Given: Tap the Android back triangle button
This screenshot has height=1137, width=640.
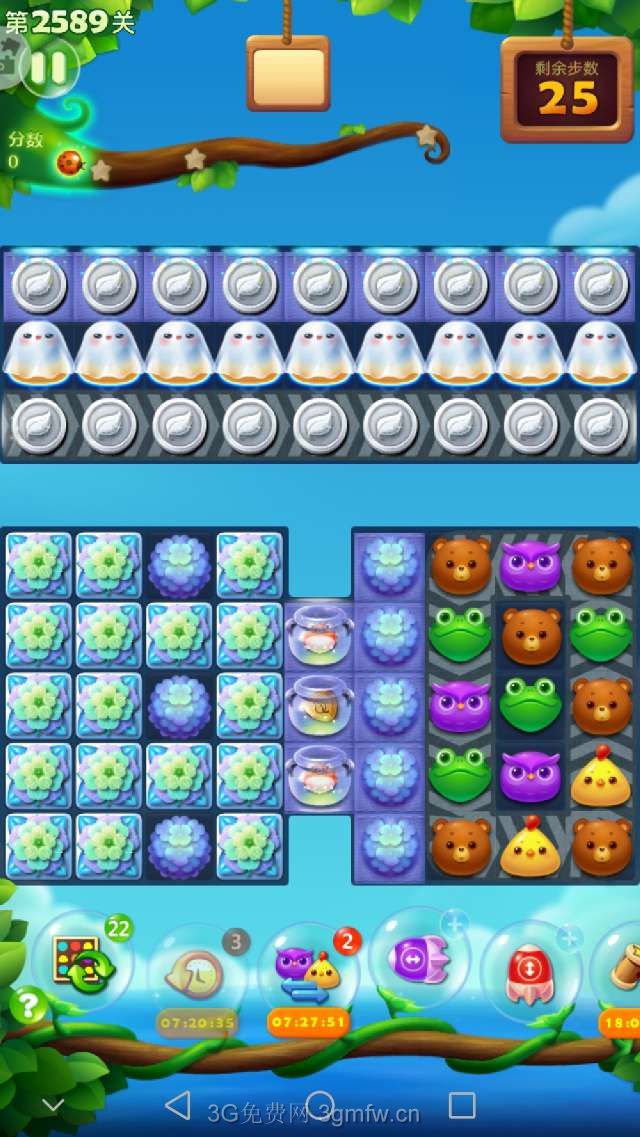Looking at the screenshot, I should [x=178, y=1104].
